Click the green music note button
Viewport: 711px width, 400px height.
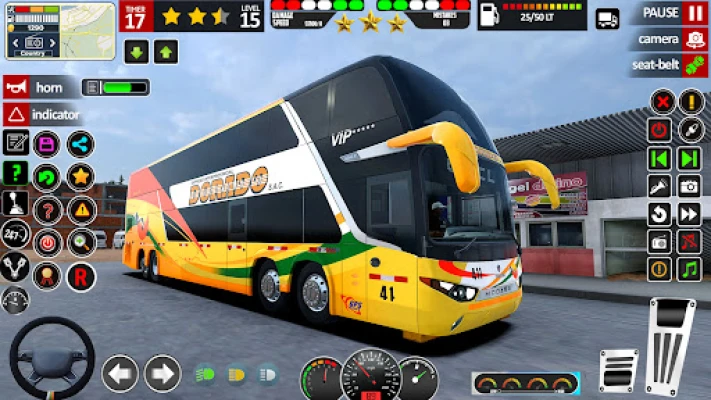(689, 269)
